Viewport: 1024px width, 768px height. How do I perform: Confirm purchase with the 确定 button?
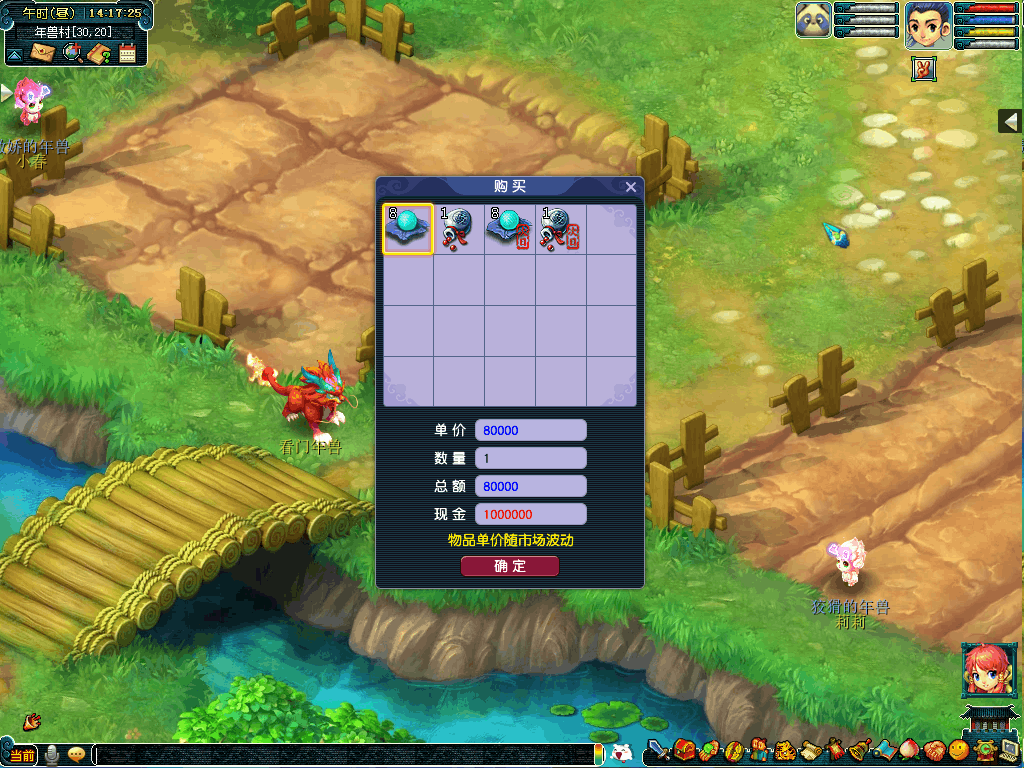[x=510, y=566]
